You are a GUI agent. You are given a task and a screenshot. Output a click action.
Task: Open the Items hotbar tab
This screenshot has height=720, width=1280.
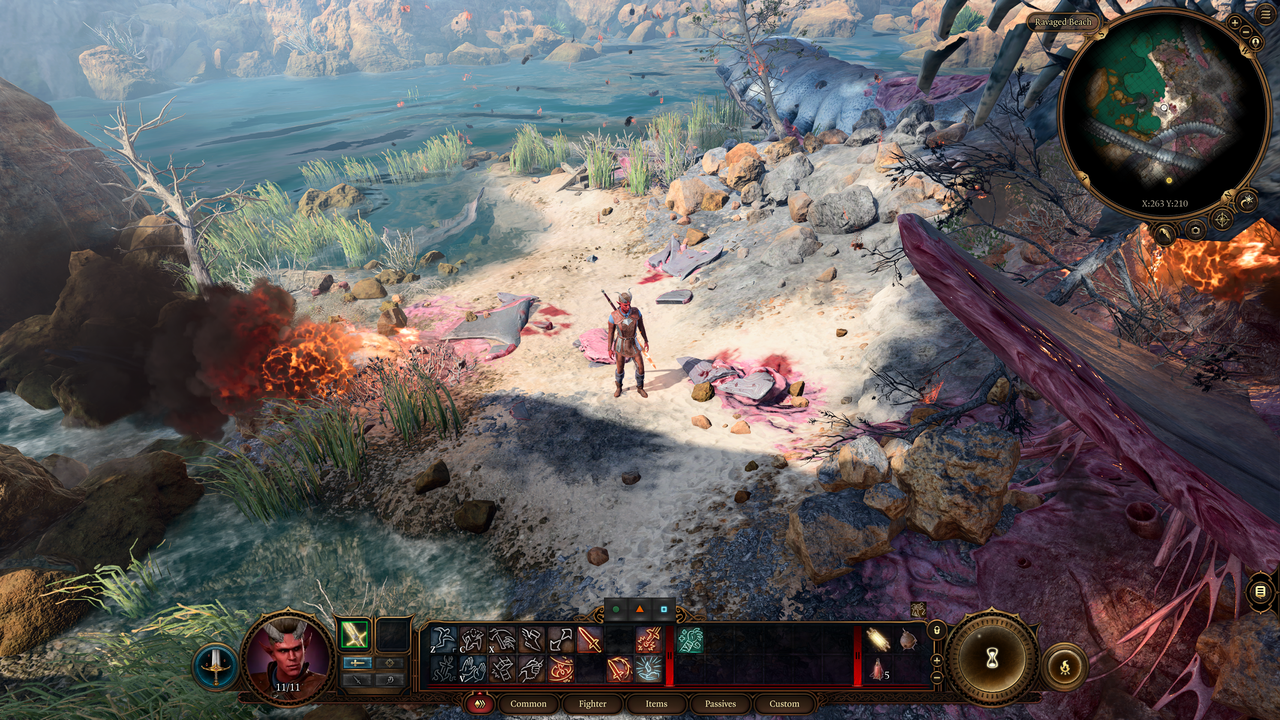point(656,704)
